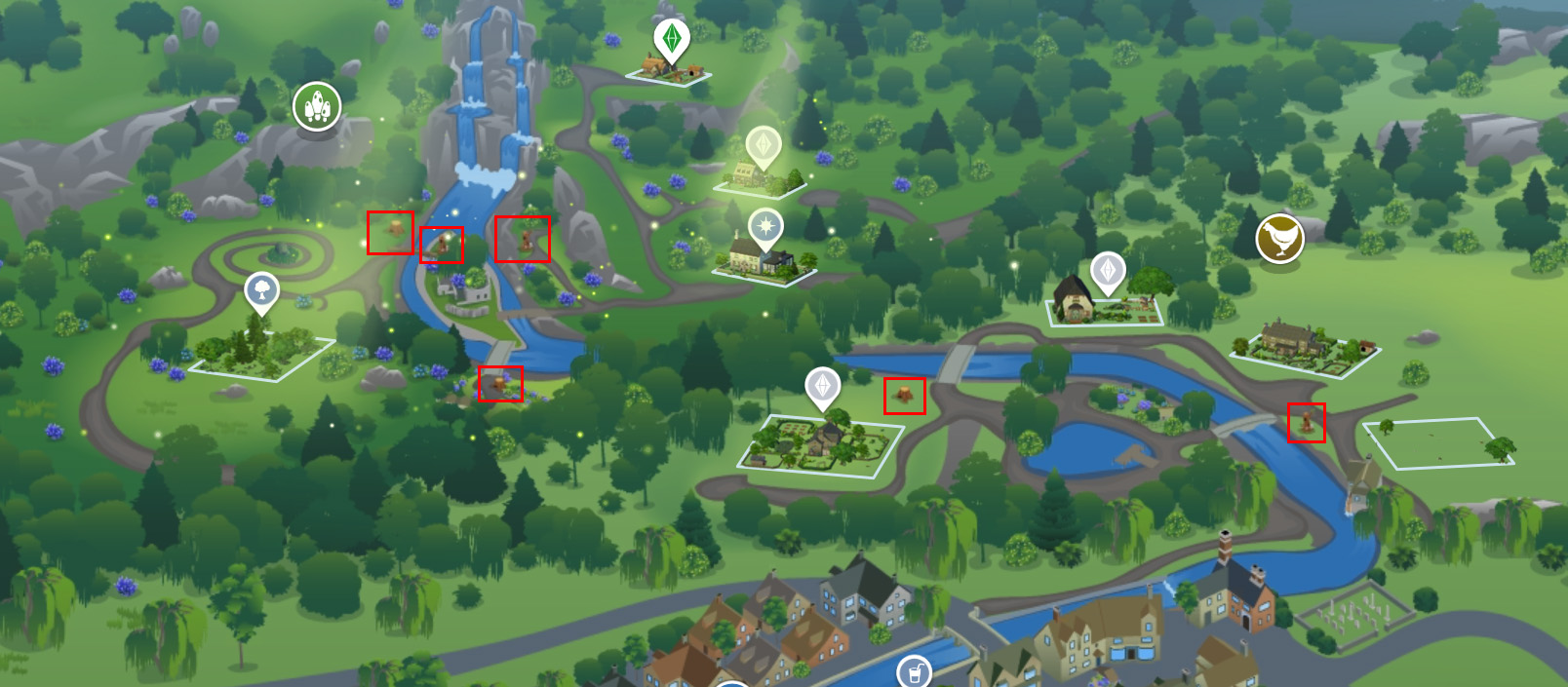The image size is (1568, 687).
Task: Select the plumbob pin above the black-roofed cottage
Action: pyautogui.click(x=1108, y=270)
